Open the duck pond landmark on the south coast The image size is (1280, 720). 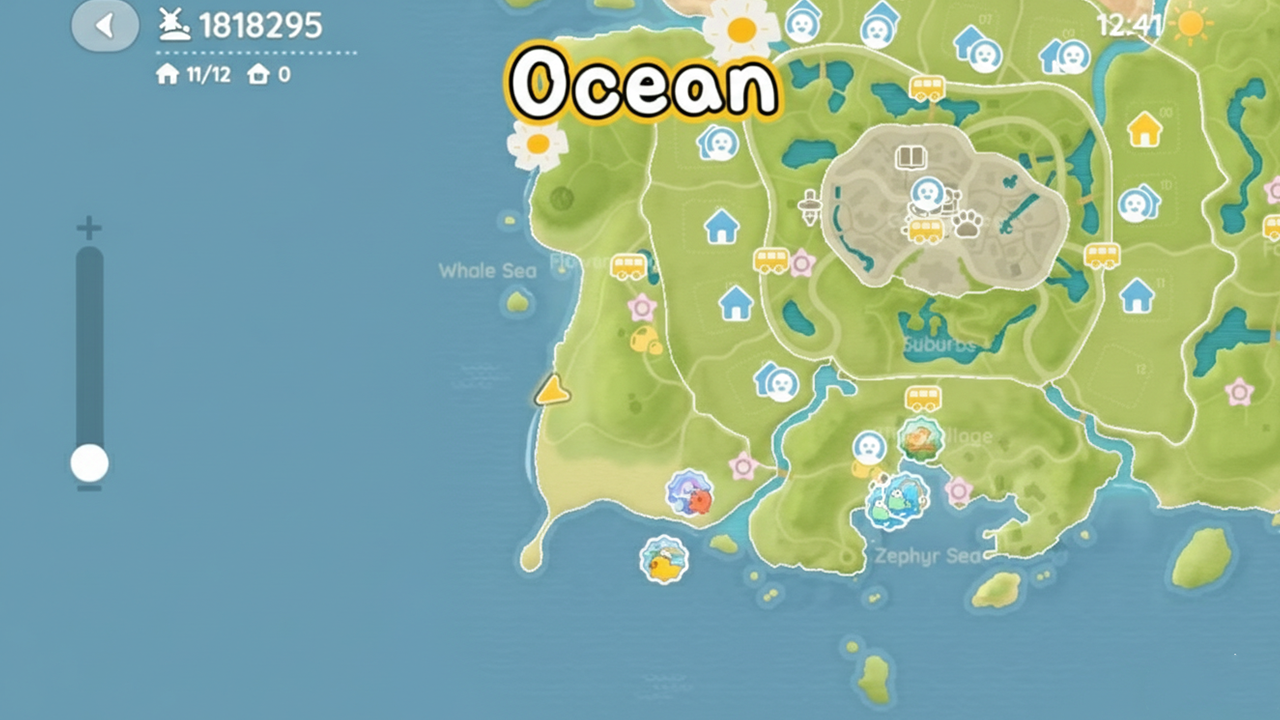pos(663,560)
